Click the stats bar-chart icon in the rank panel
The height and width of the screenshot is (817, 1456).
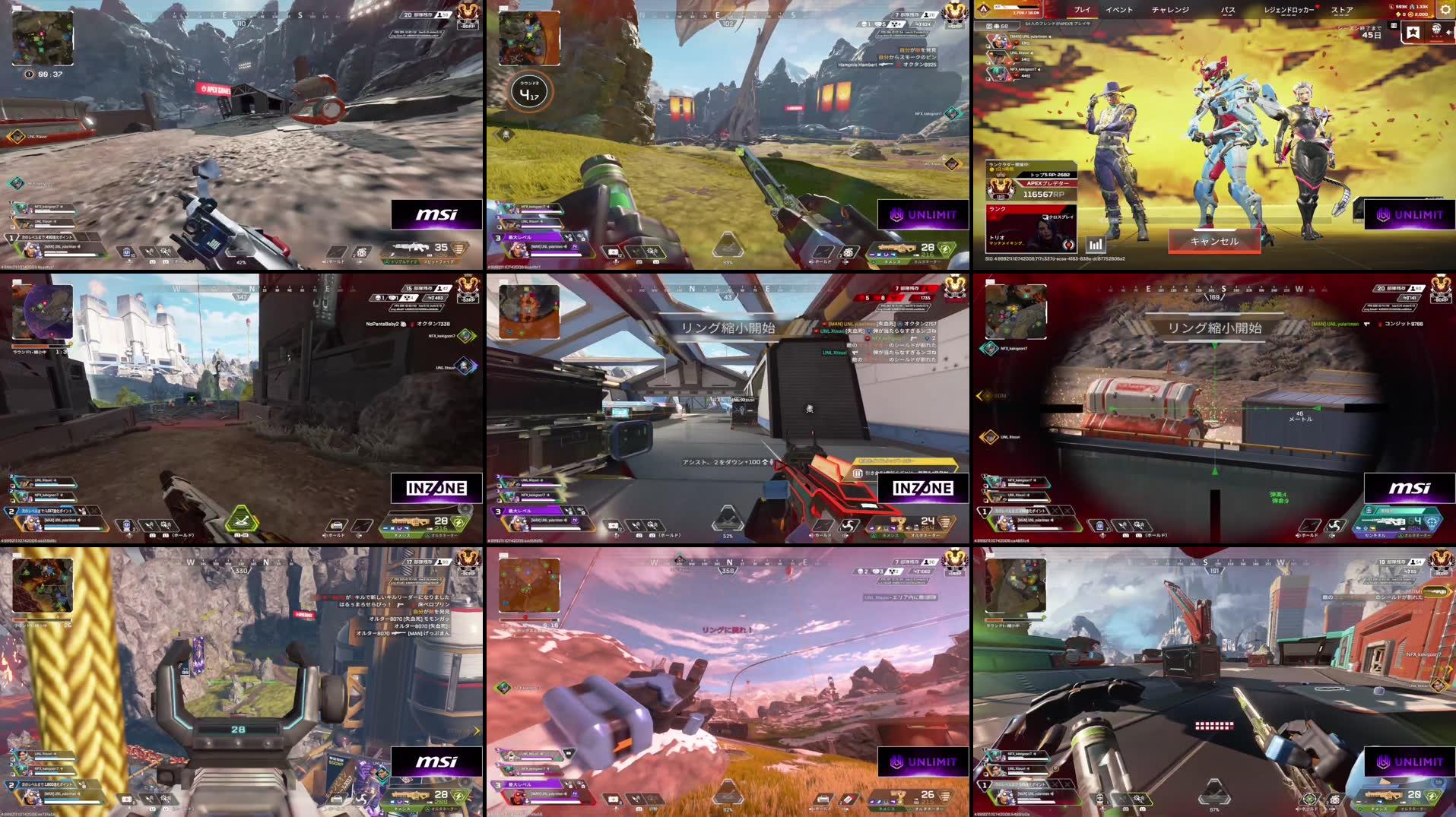click(x=1096, y=245)
